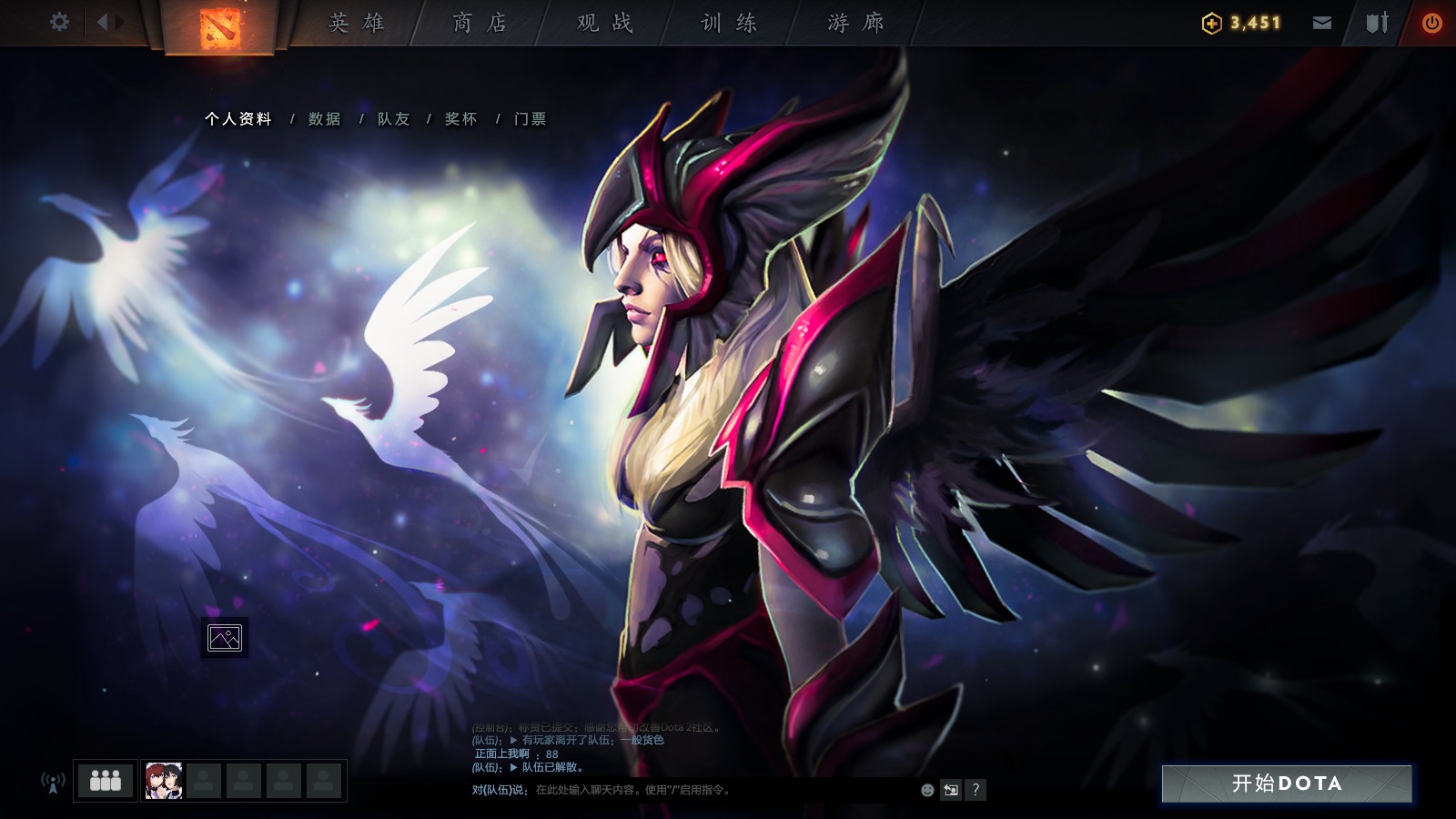
Task: Toggle the audio arrows control near settings
Action: 108,23
